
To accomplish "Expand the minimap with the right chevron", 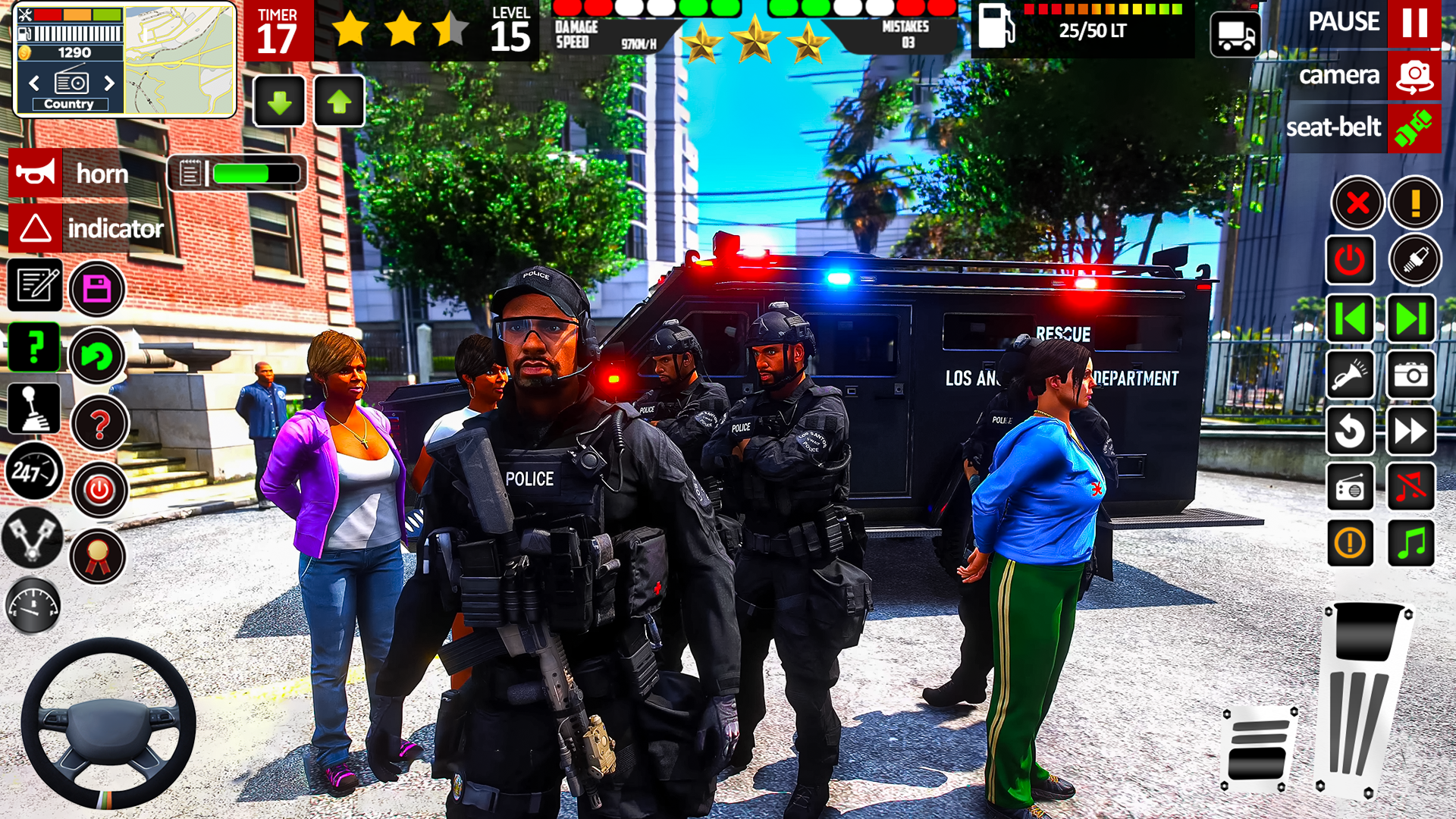I will 108,82.
